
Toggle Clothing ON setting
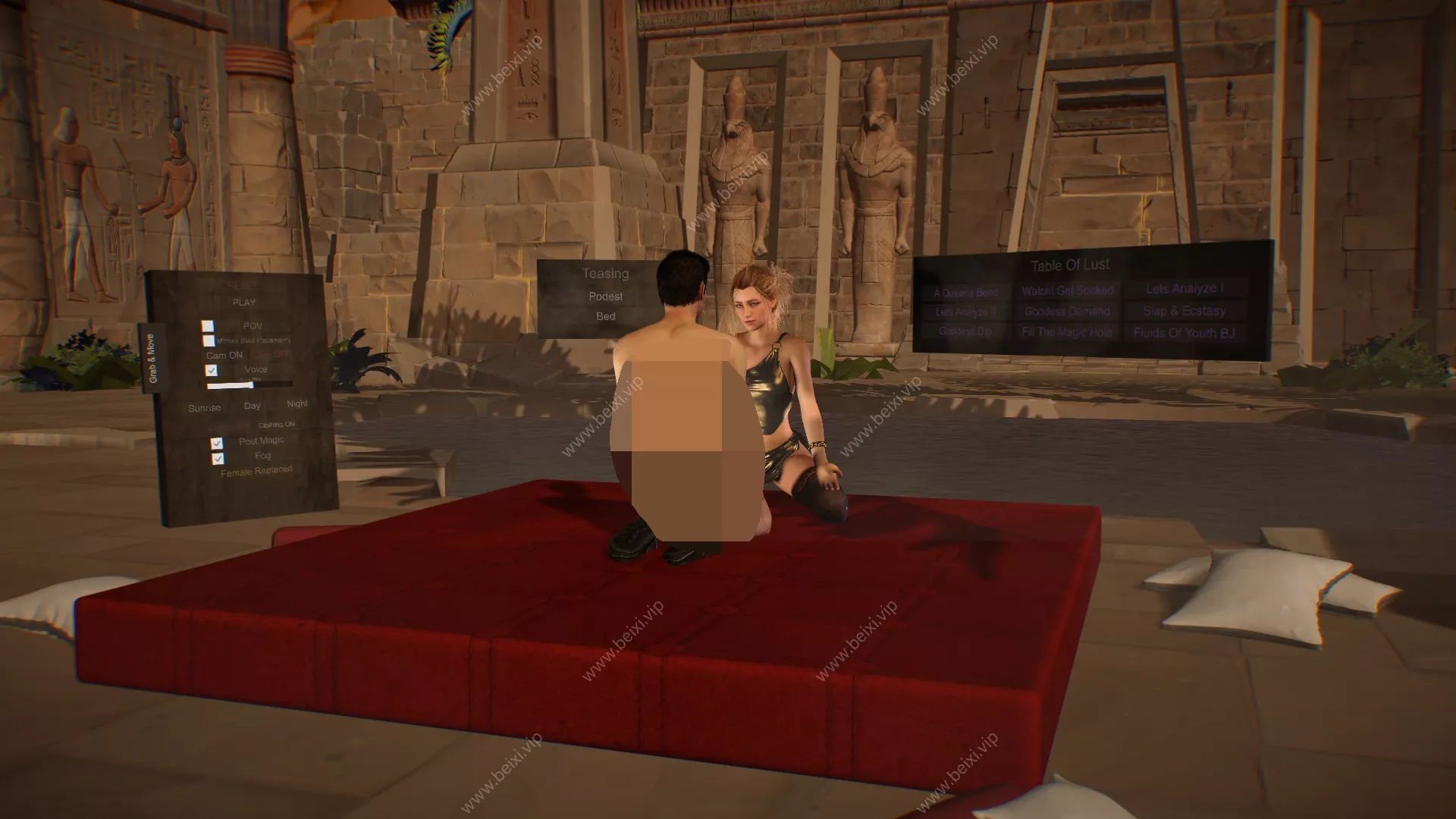[x=277, y=425]
